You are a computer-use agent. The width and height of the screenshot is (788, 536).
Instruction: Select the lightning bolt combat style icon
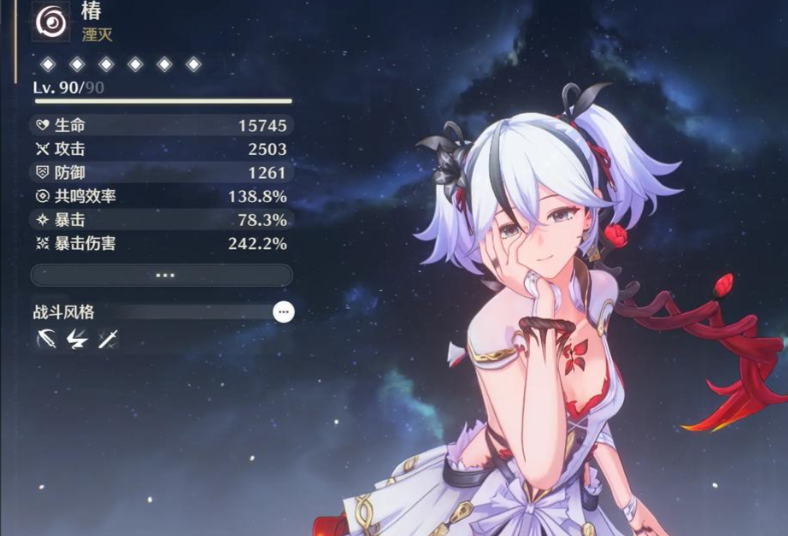pyautogui.click(x=76, y=340)
